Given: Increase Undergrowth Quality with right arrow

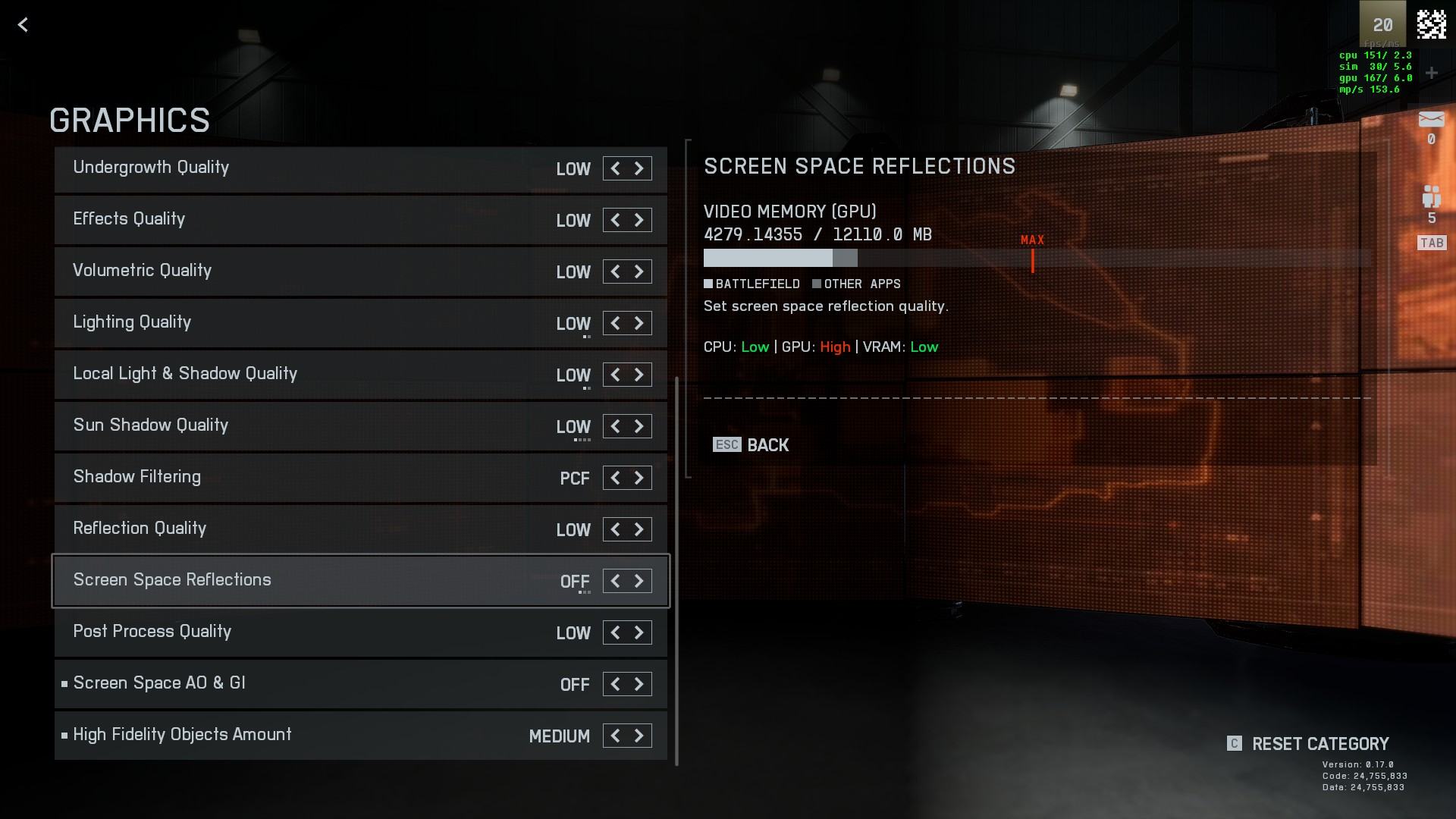Looking at the screenshot, I should (x=639, y=168).
